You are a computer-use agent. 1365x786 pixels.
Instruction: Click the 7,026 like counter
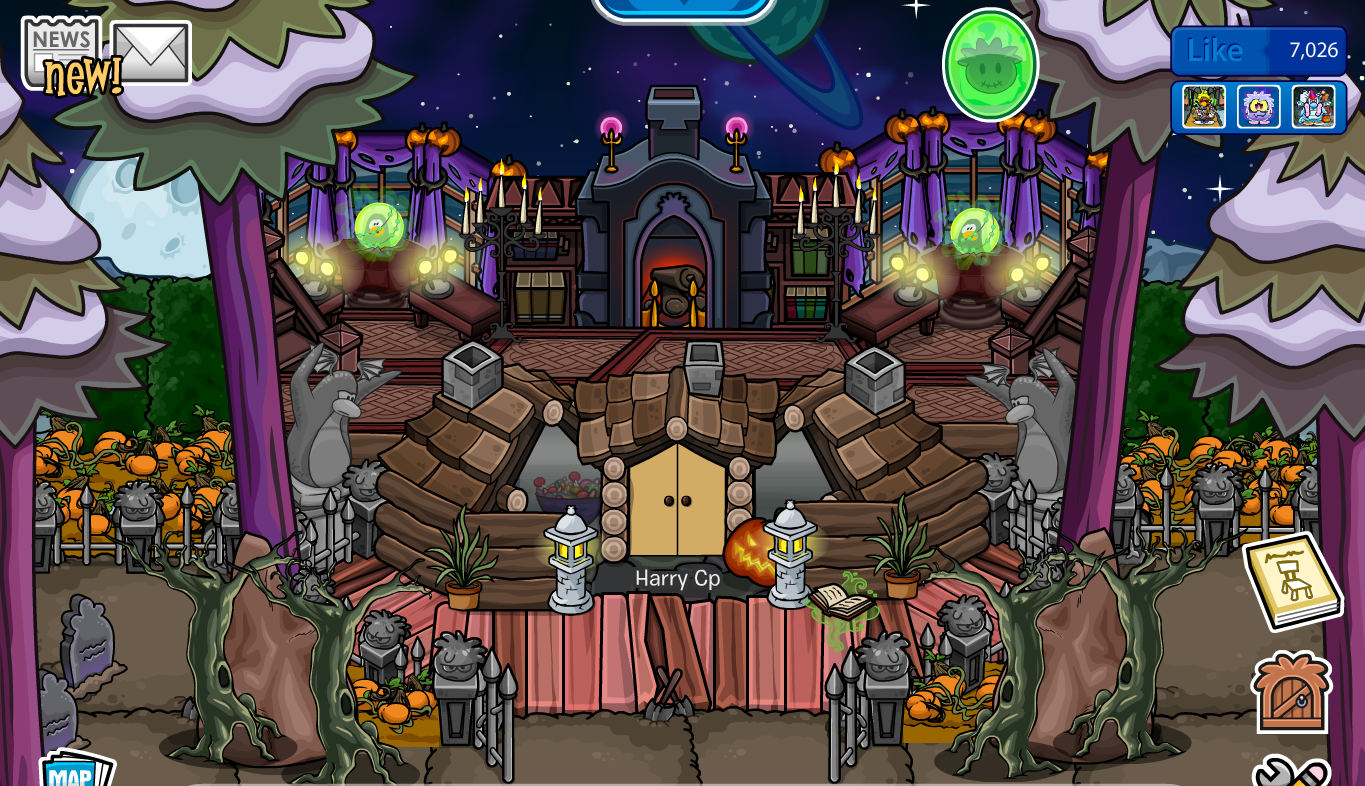[x=1312, y=51]
